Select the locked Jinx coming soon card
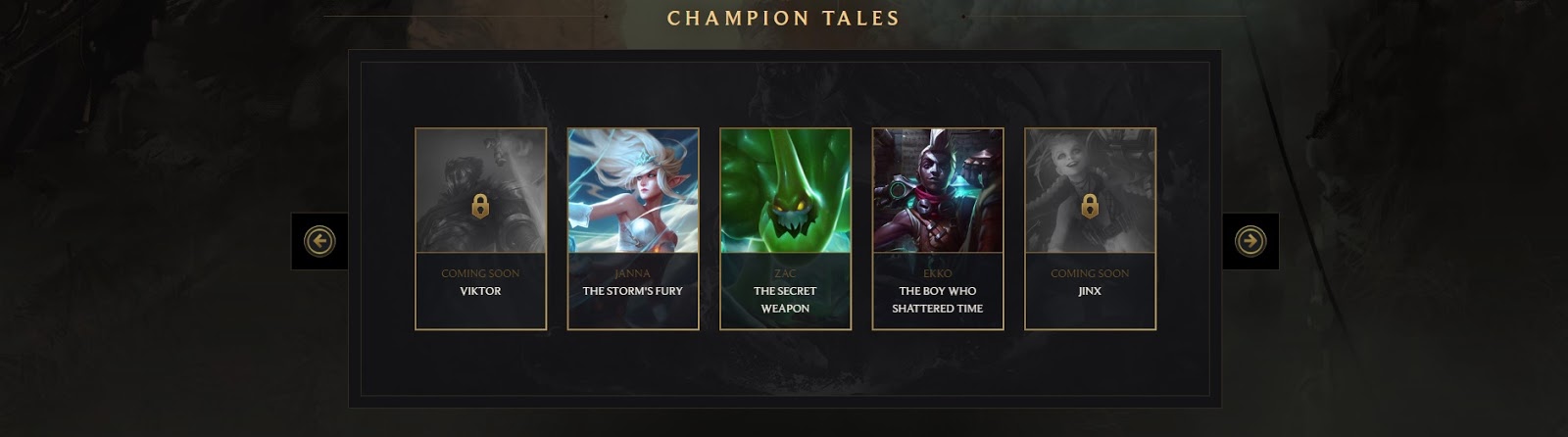Image resolution: width=1568 pixels, height=437 pixels. 1090,228
